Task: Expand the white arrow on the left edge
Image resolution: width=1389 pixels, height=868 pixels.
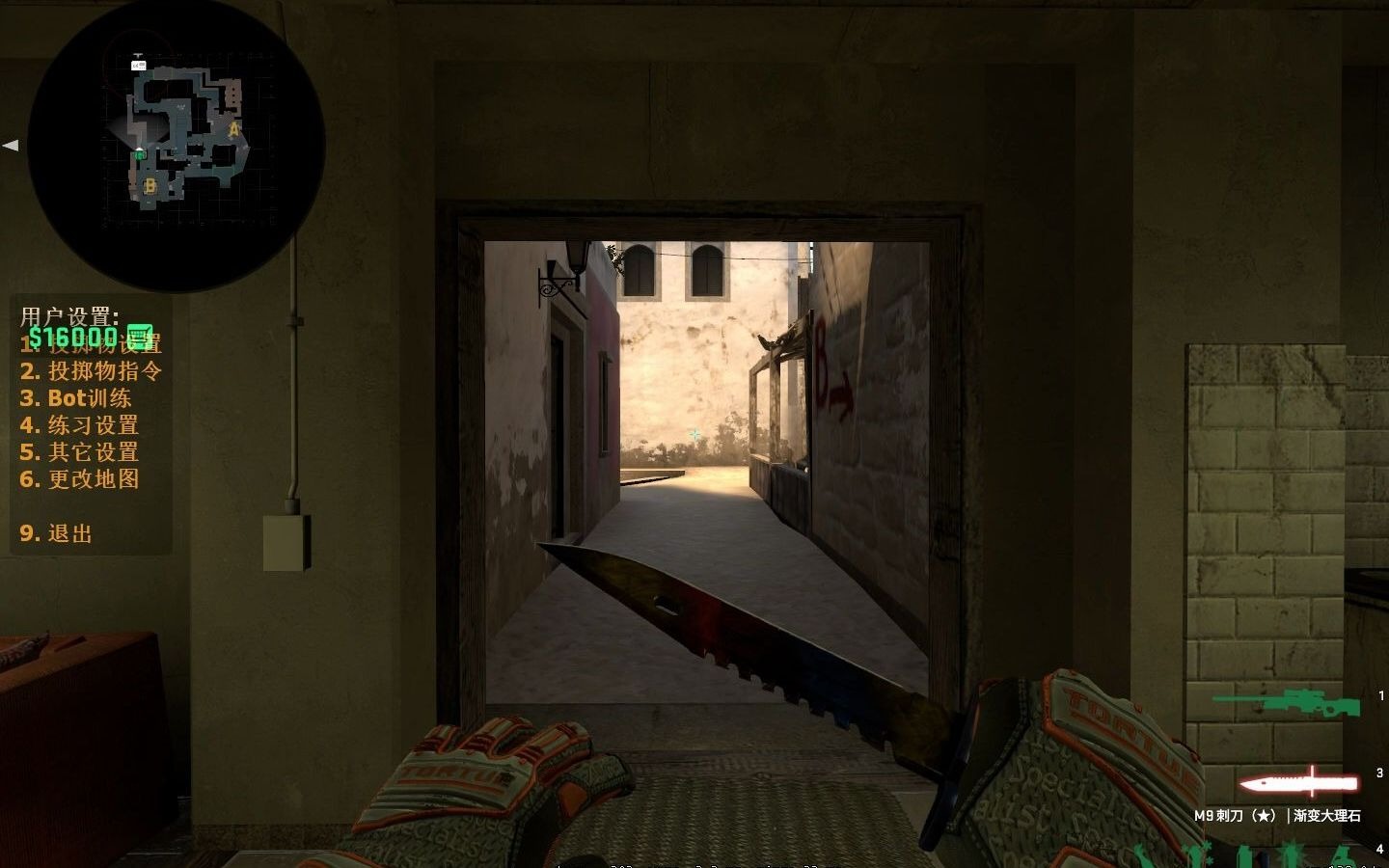Action: (12, 145)
